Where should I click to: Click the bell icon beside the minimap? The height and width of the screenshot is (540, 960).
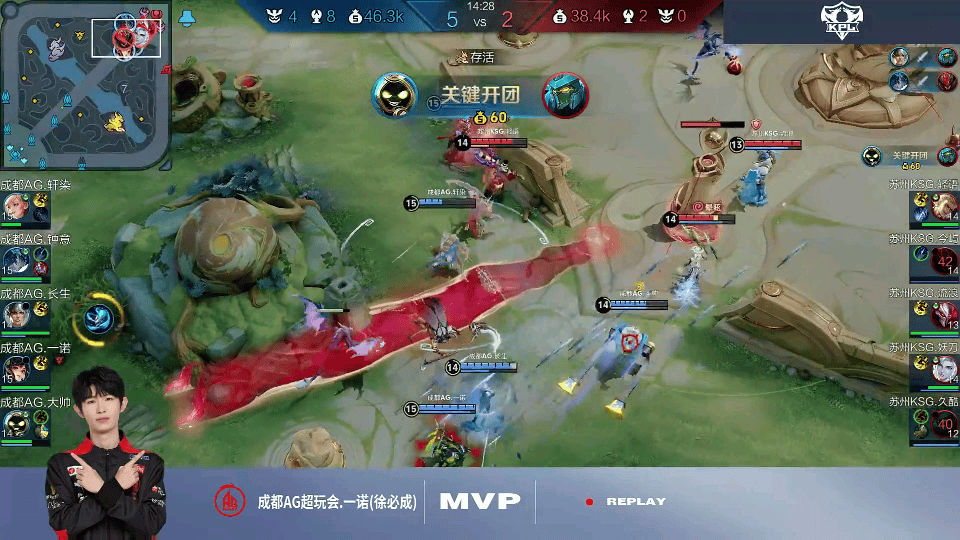pos(187,17)
